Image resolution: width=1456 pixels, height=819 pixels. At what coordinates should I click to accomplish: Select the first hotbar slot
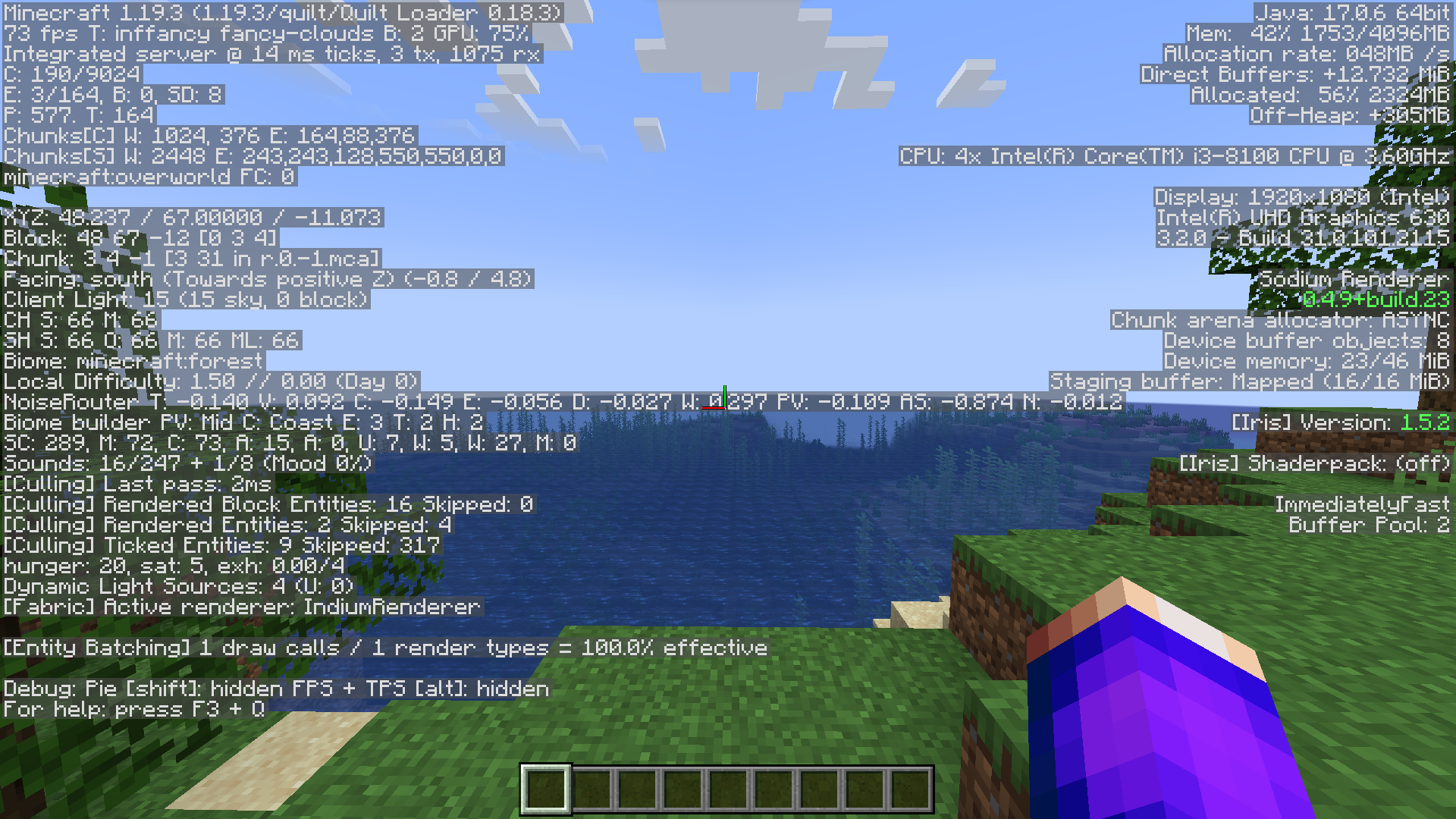544,789
